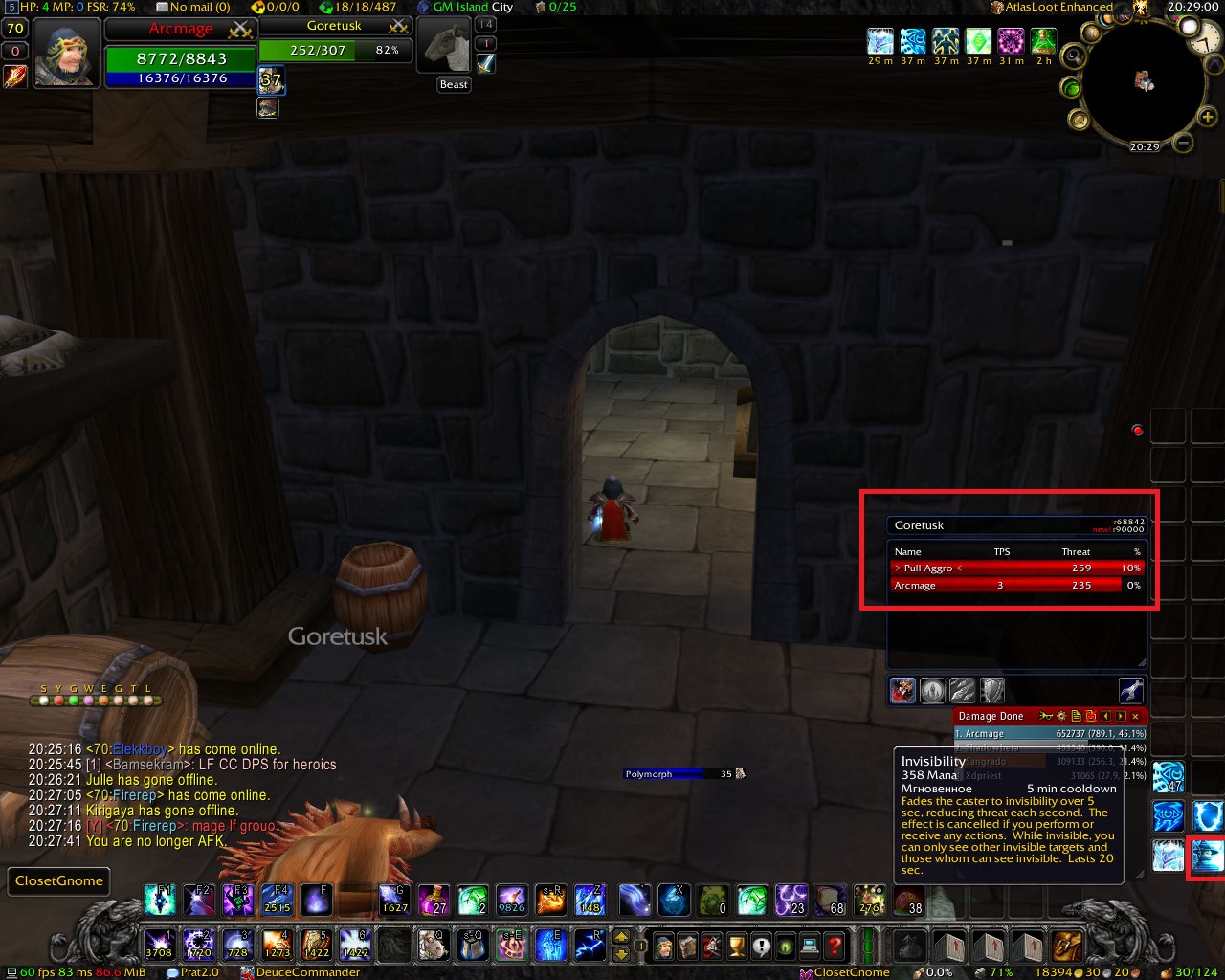Open the Recount report page icon
The width and height of the screenshot is (1225, 980).
coord(1076,716)
